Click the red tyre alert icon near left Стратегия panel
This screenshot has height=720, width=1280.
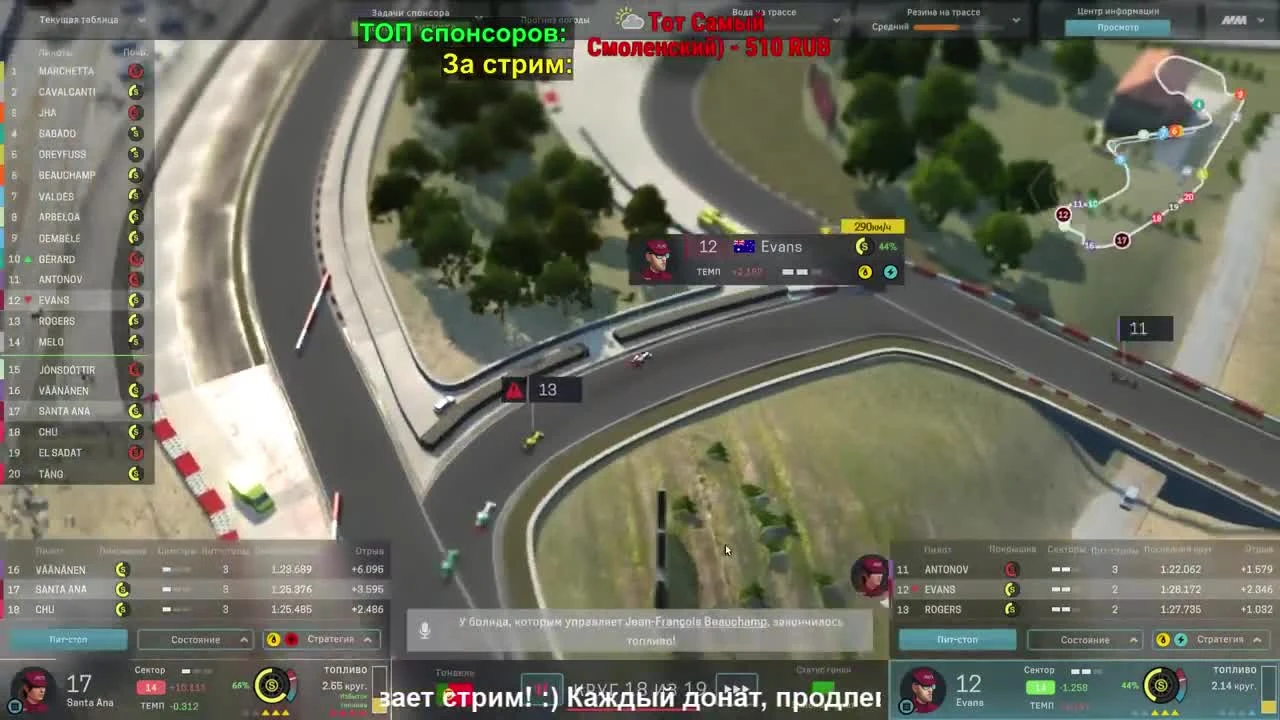click(290, 639)
